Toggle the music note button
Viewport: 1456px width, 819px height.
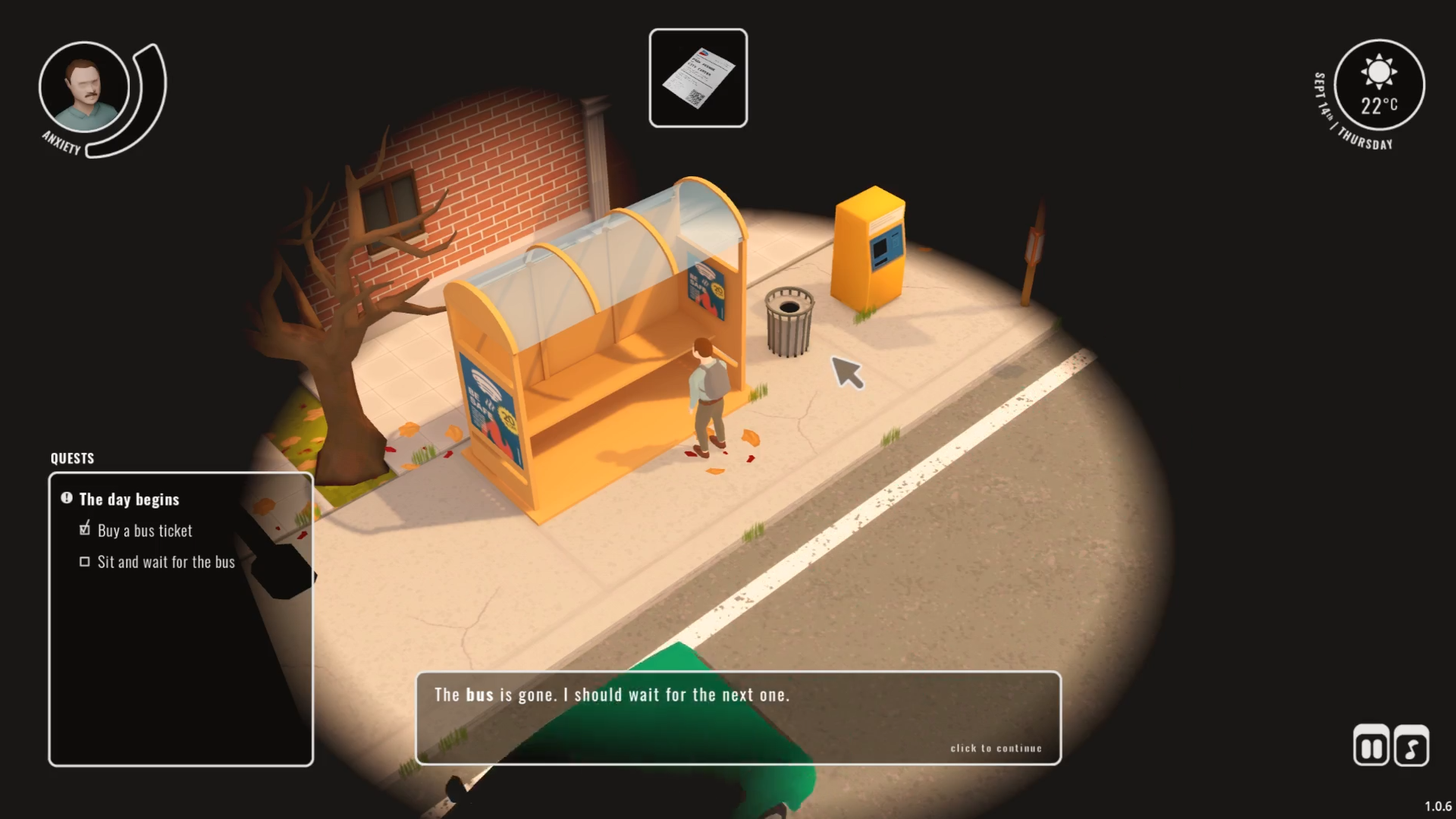coord(1411,746)
